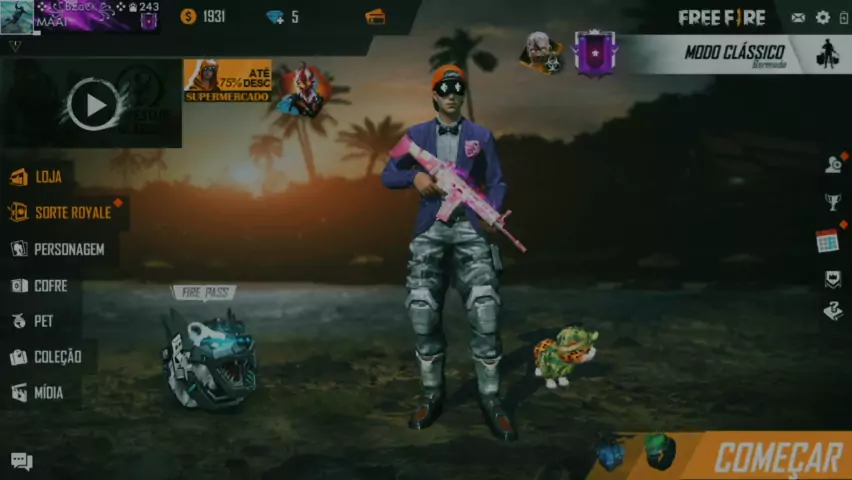Viewport: 852px width, 480px height.
Task: Start a match with the COMEÇAR button
Action: [777, 457]
